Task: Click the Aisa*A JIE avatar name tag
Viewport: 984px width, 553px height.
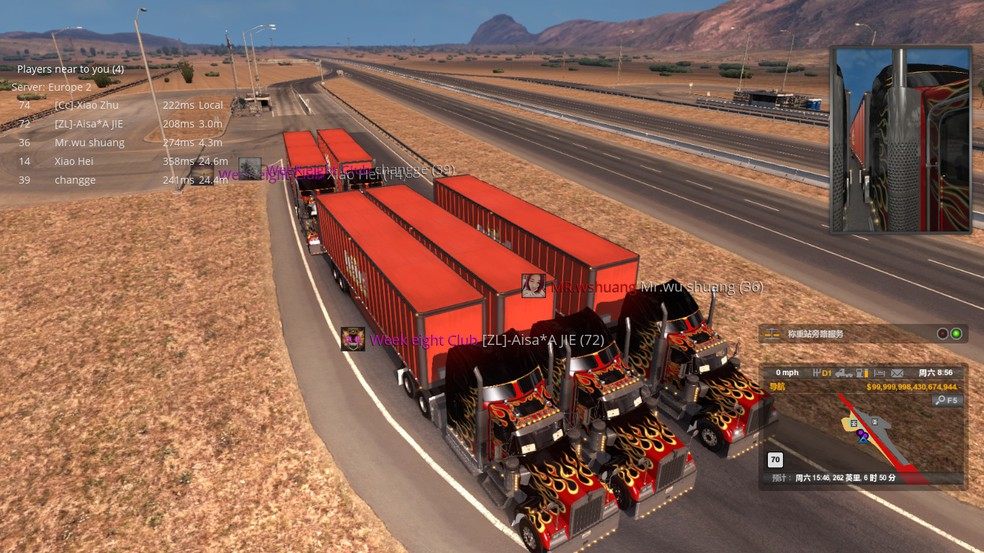Action: [352, 339]
